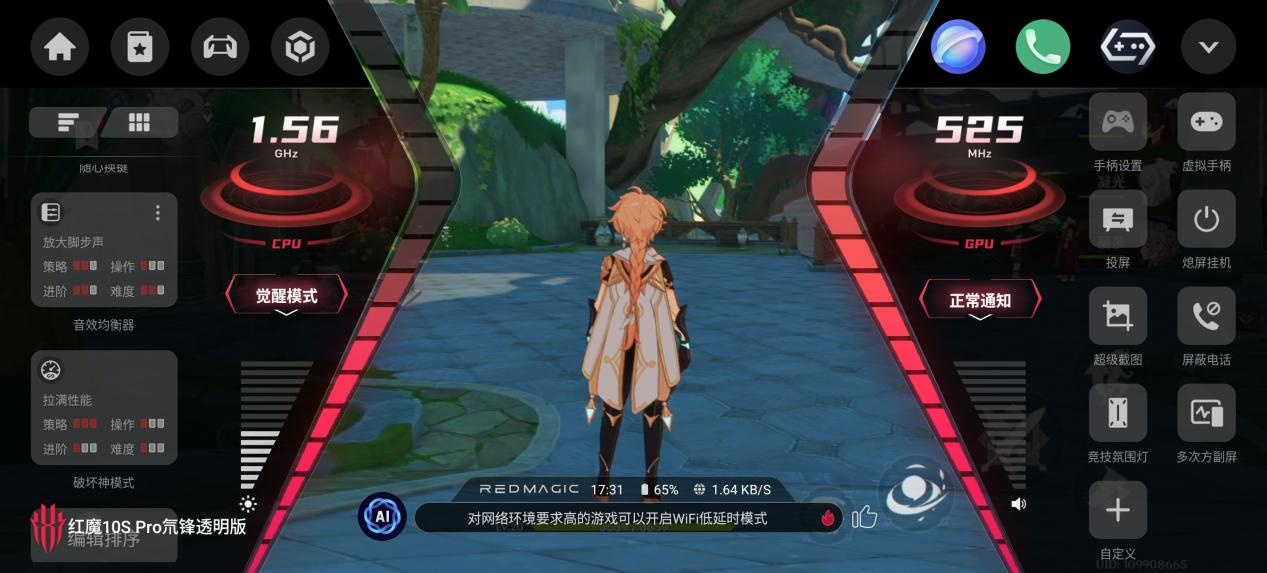The height and width of the screenshot is (573, 1267).
Task: Start 投屏 screen casting
Action: (x=1117, y=220)
